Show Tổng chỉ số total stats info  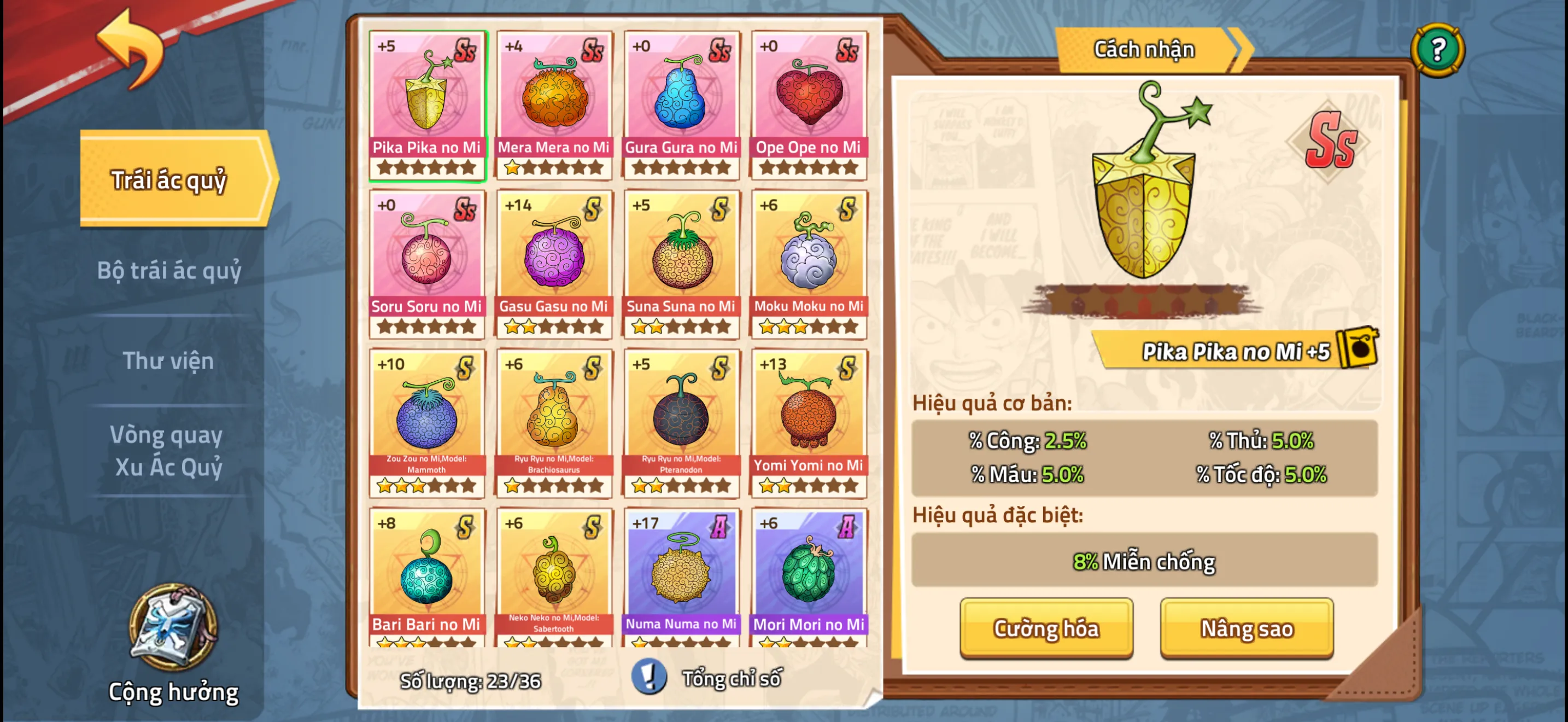[x=709, y=678]
